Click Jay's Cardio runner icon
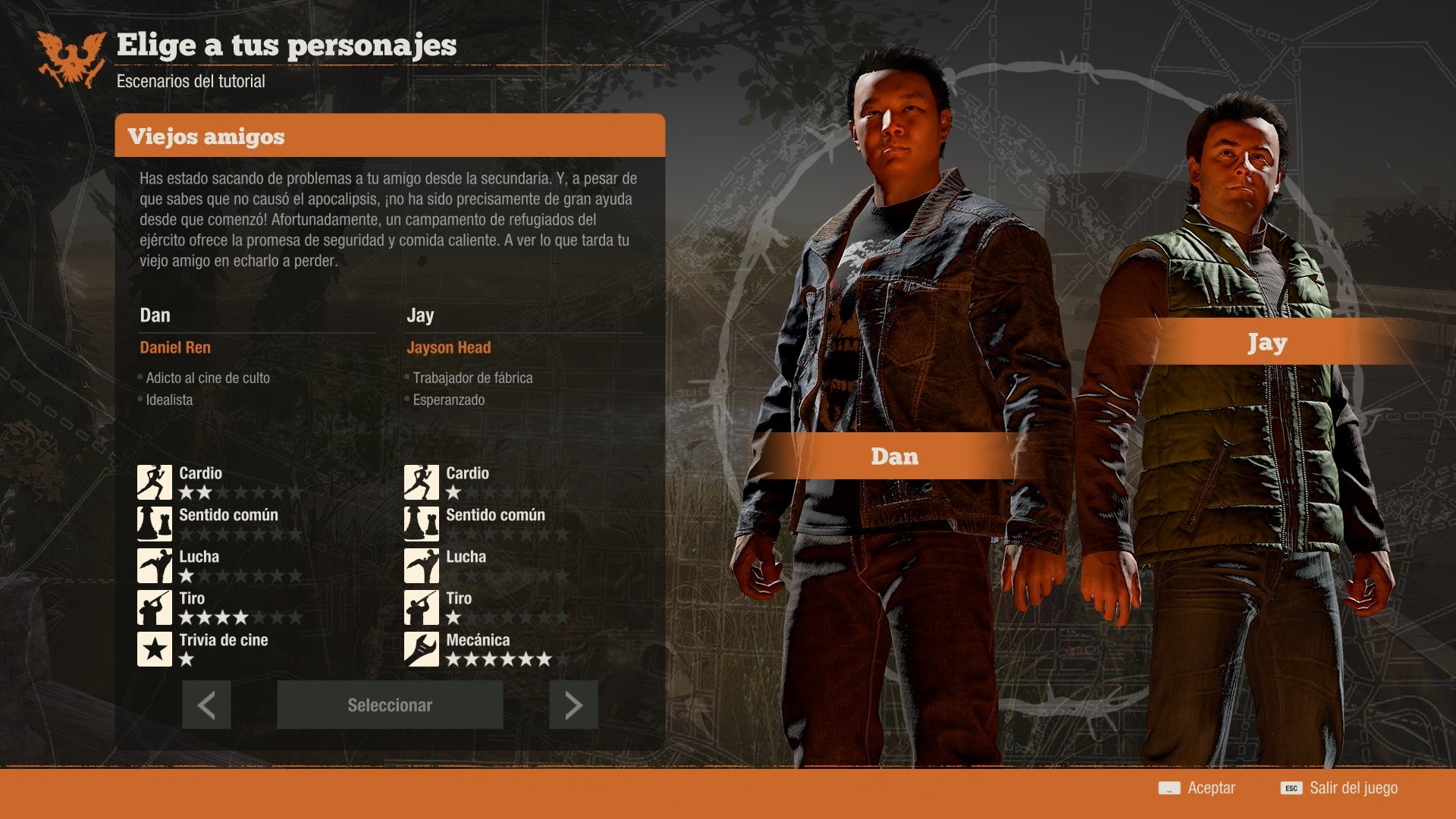The height and width of the screenshot is (819, 1456). click(x=422, y=481)
